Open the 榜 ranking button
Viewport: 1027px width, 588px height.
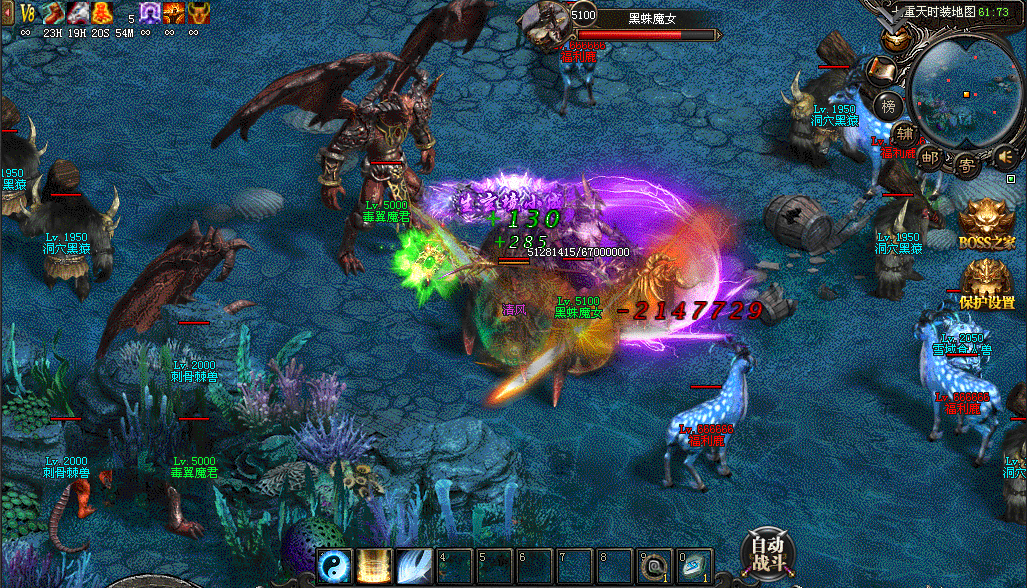tap(888, 106)
